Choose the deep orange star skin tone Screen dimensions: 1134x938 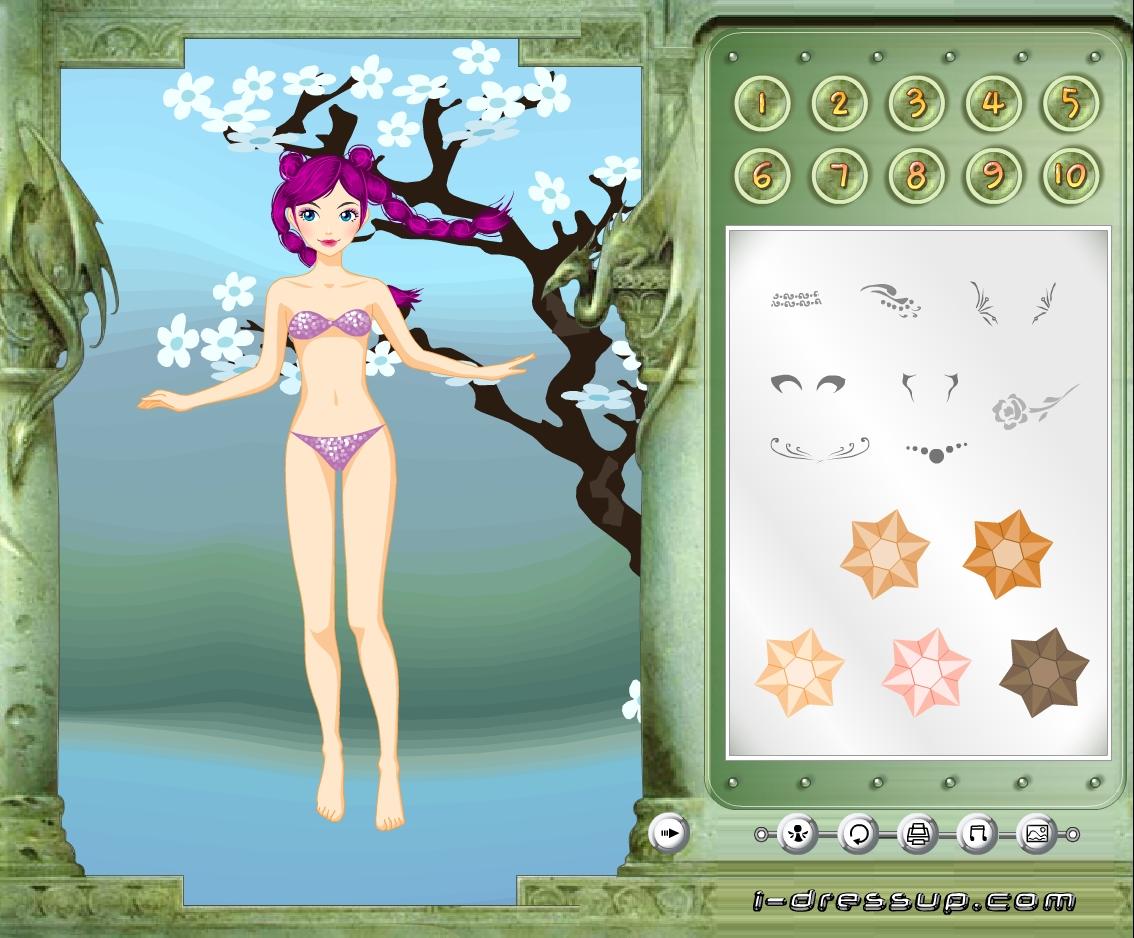[x=1007, y=553]
